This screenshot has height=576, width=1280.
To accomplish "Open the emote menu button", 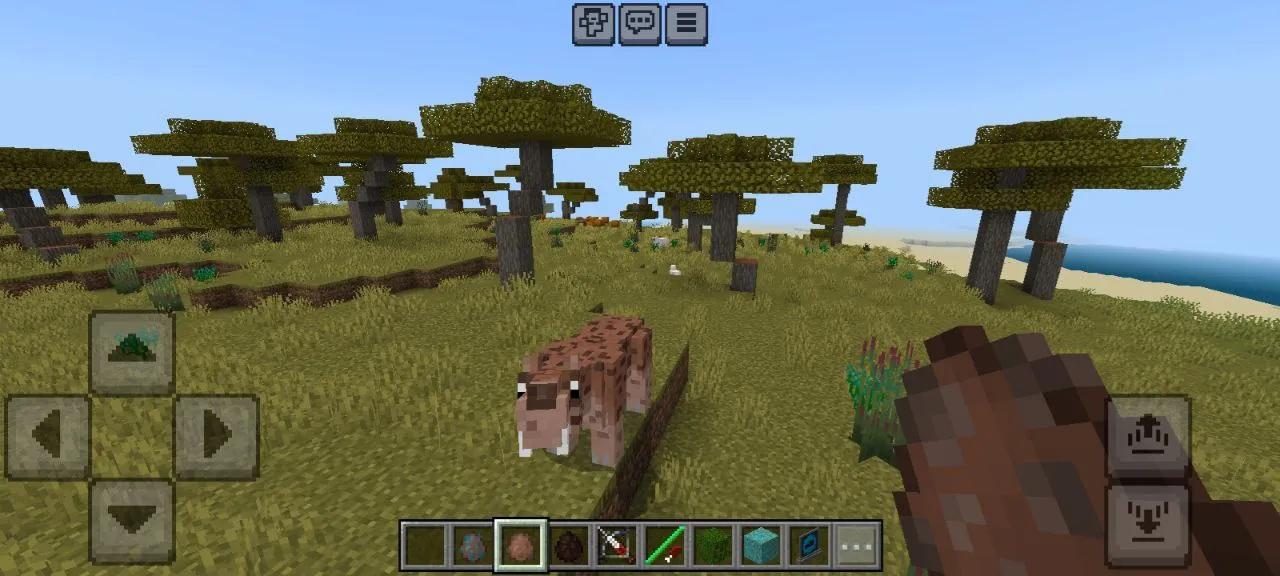I will pos(593,24).
